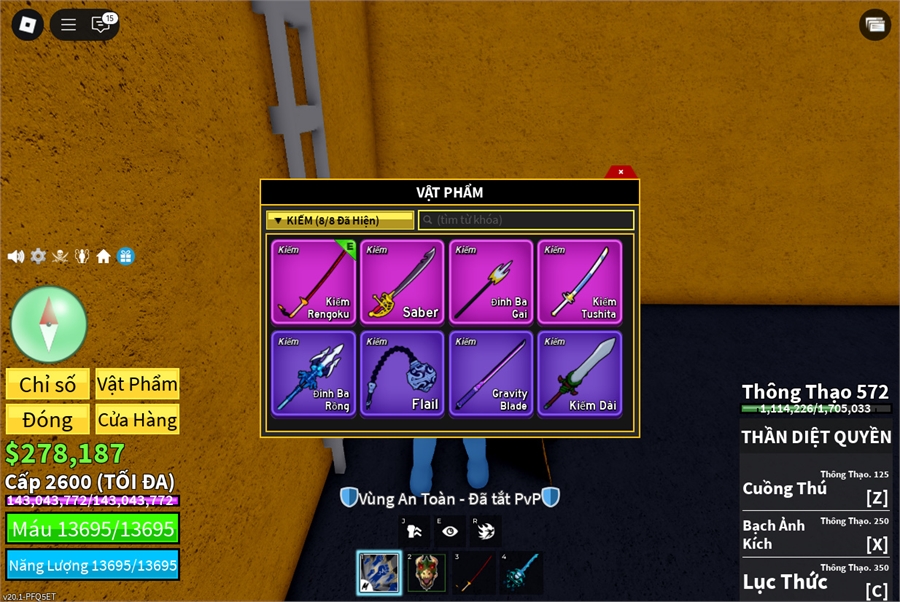This screenshot has width=900, height=602.
Task: Click the Đóng button
Action: point(48,419)
